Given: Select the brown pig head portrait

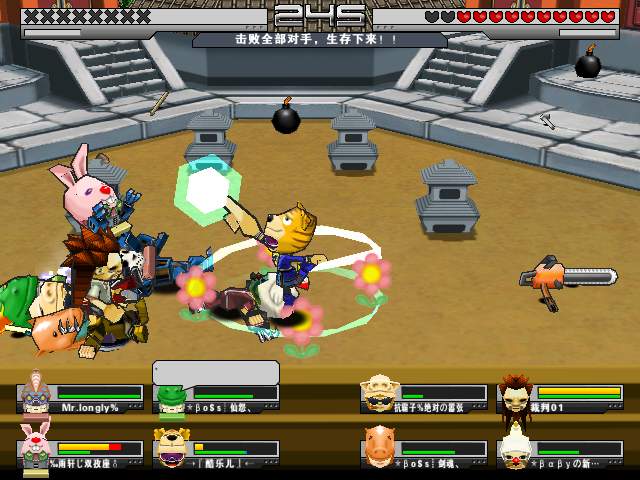Looking at the screenshot, I should coord(379,447).
